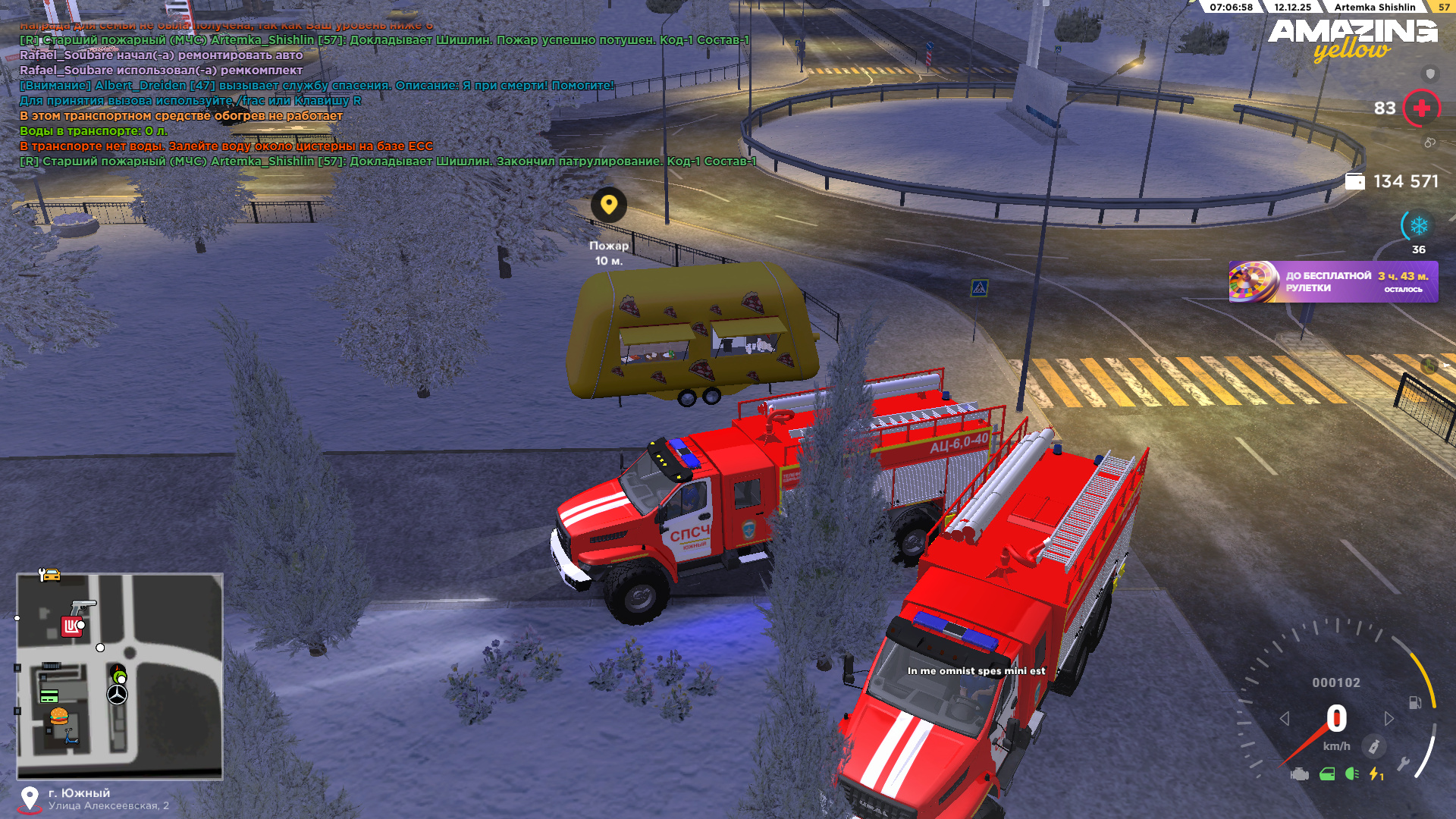This screenshot has height=819, width=1456.
Task: Click the yellow lightning bolt indicator
Action: point(1375,773)
